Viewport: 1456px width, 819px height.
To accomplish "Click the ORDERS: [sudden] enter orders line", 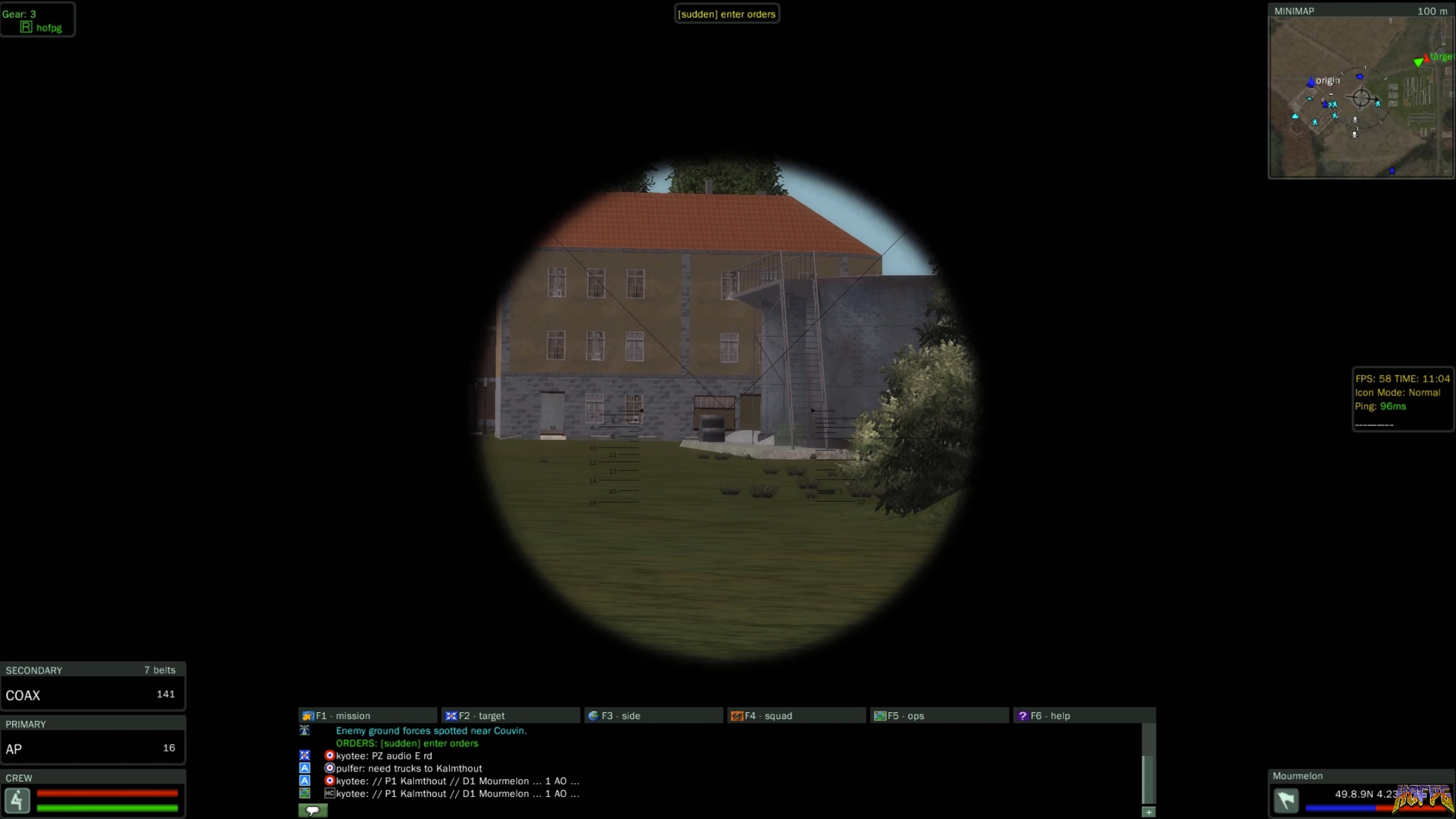I will (x=408, y=743).
